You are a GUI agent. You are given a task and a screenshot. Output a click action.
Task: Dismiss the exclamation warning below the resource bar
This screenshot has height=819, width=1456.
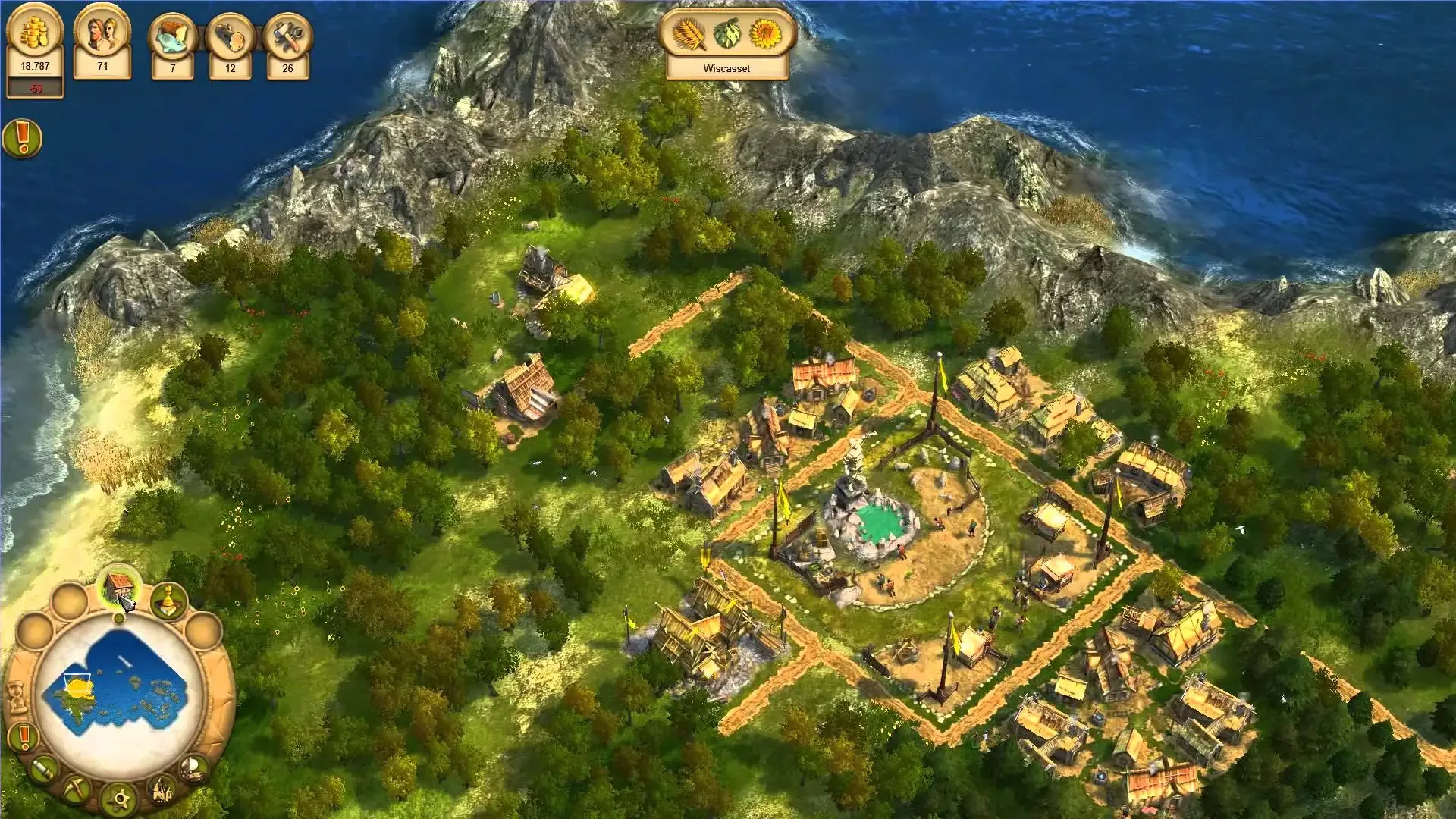click(x=23, y=139)
